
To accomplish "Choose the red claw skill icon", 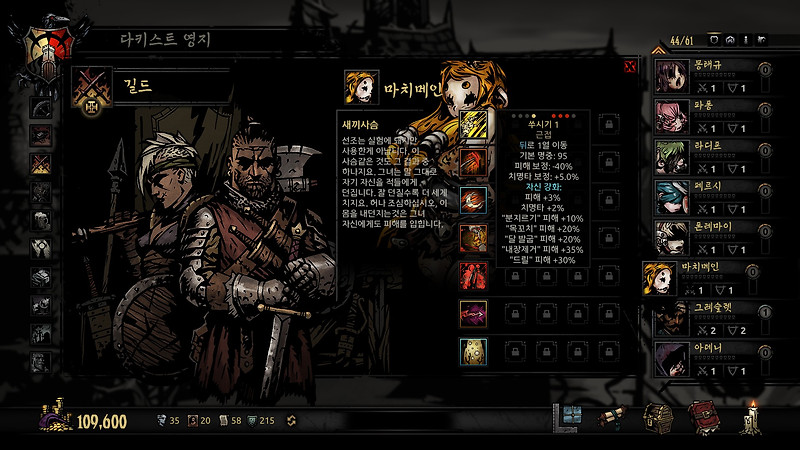I will (473, 160).
